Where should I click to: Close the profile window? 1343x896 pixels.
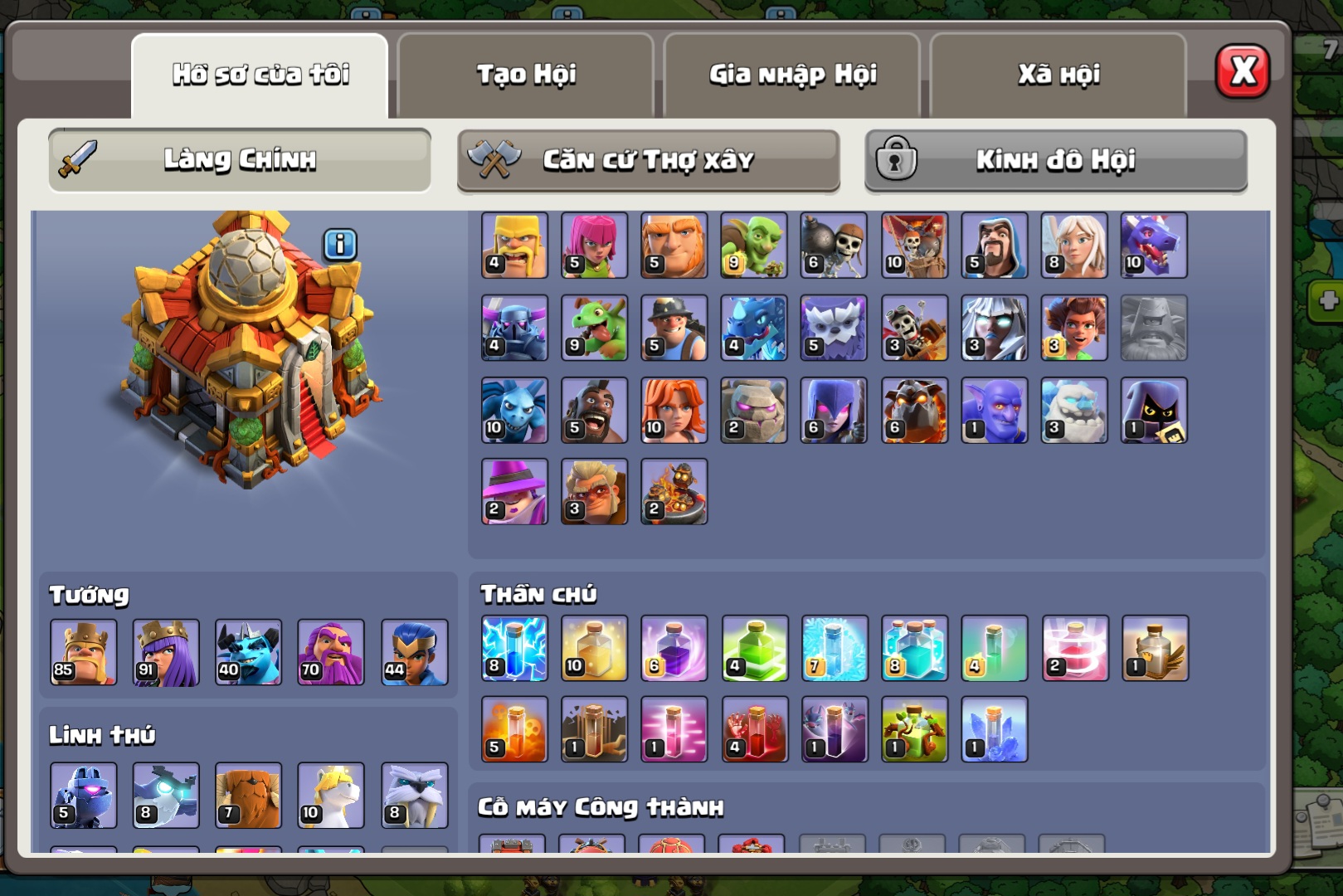click(1242, 71)
